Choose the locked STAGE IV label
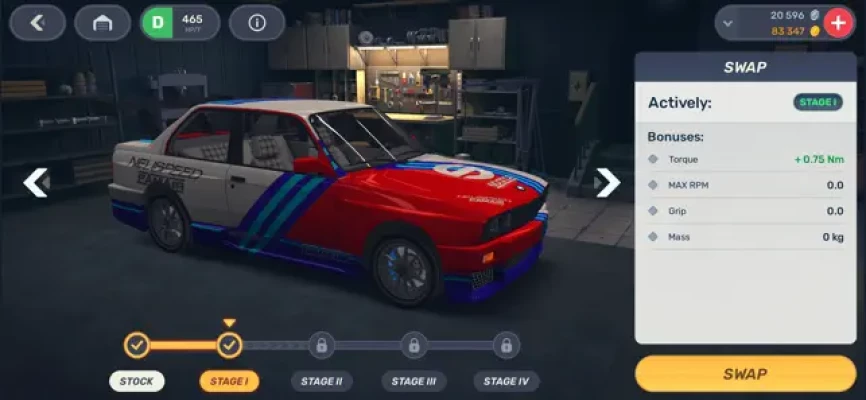 pyautogui.click(x=506, y=381)
